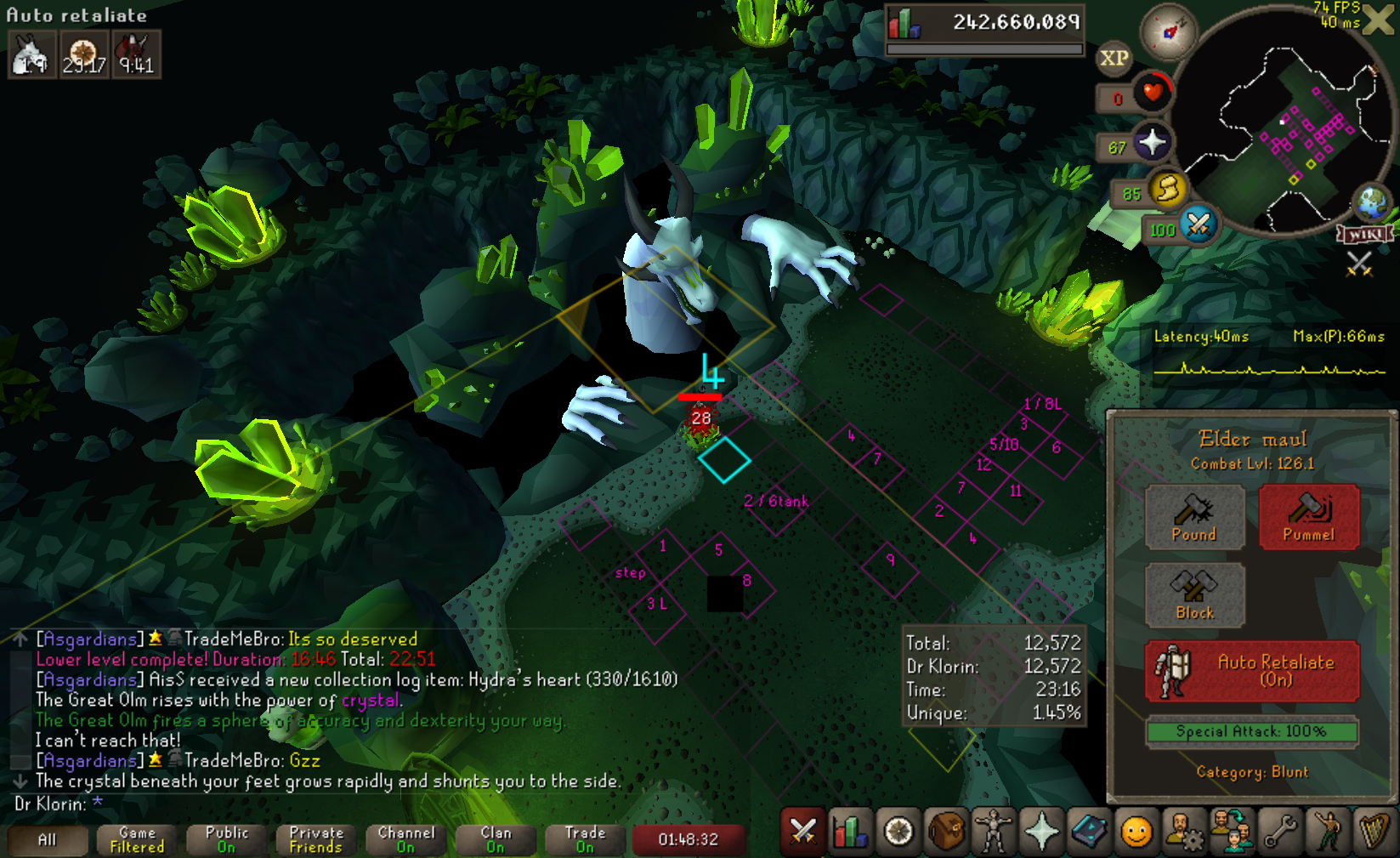Click the compass to face north
This screenshot has width=1400, height=858.
(x=1169, y=32)
